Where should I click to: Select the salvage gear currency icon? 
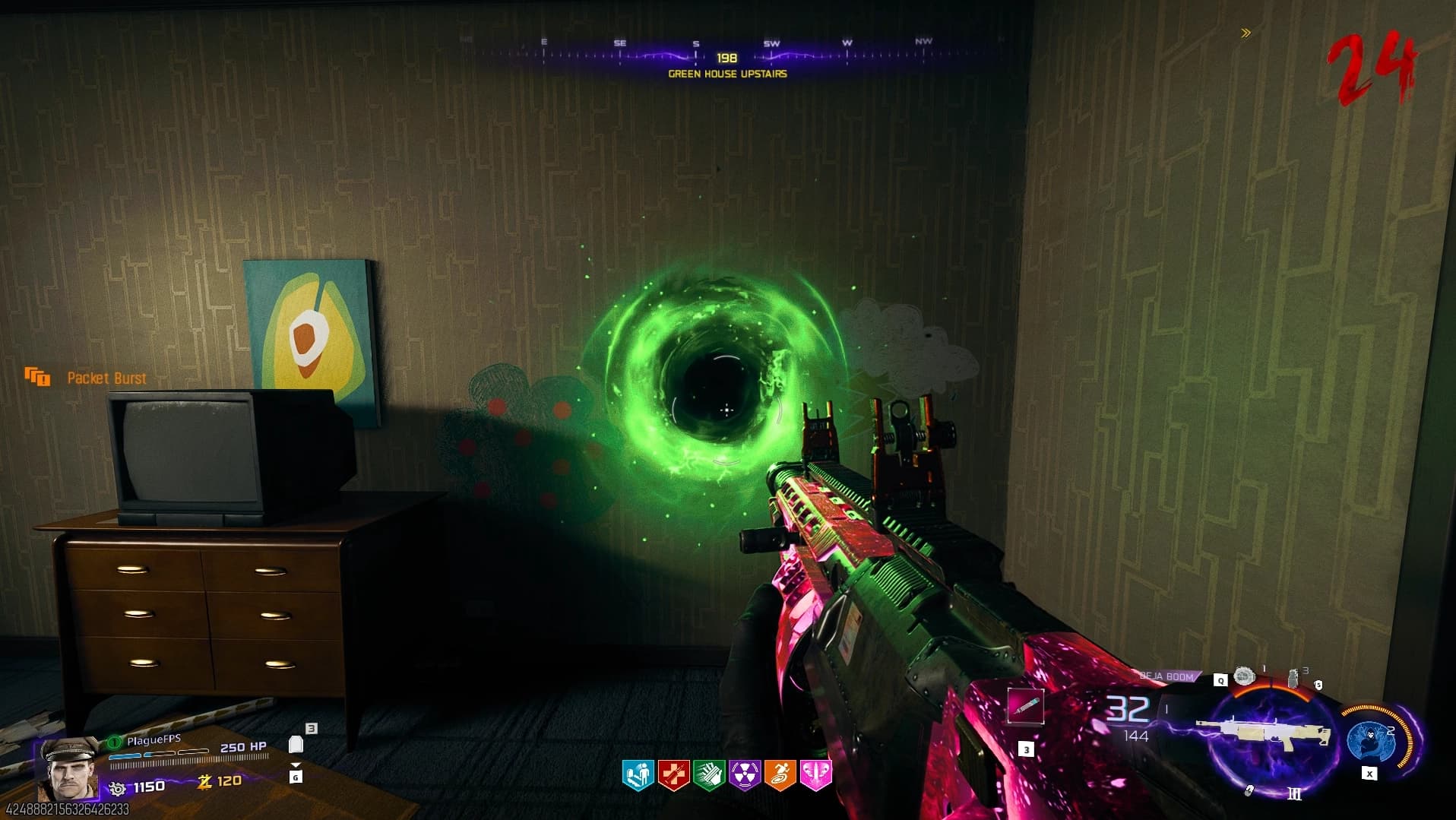click(x=118, y=787)
